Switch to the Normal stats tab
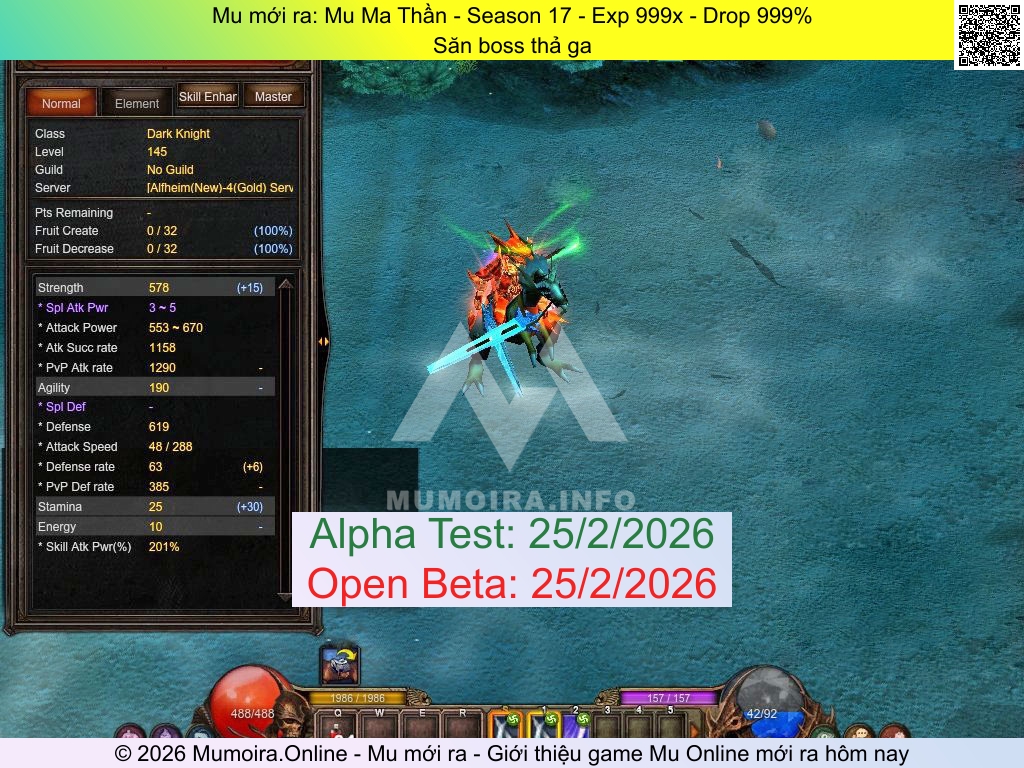 [61, 103]
